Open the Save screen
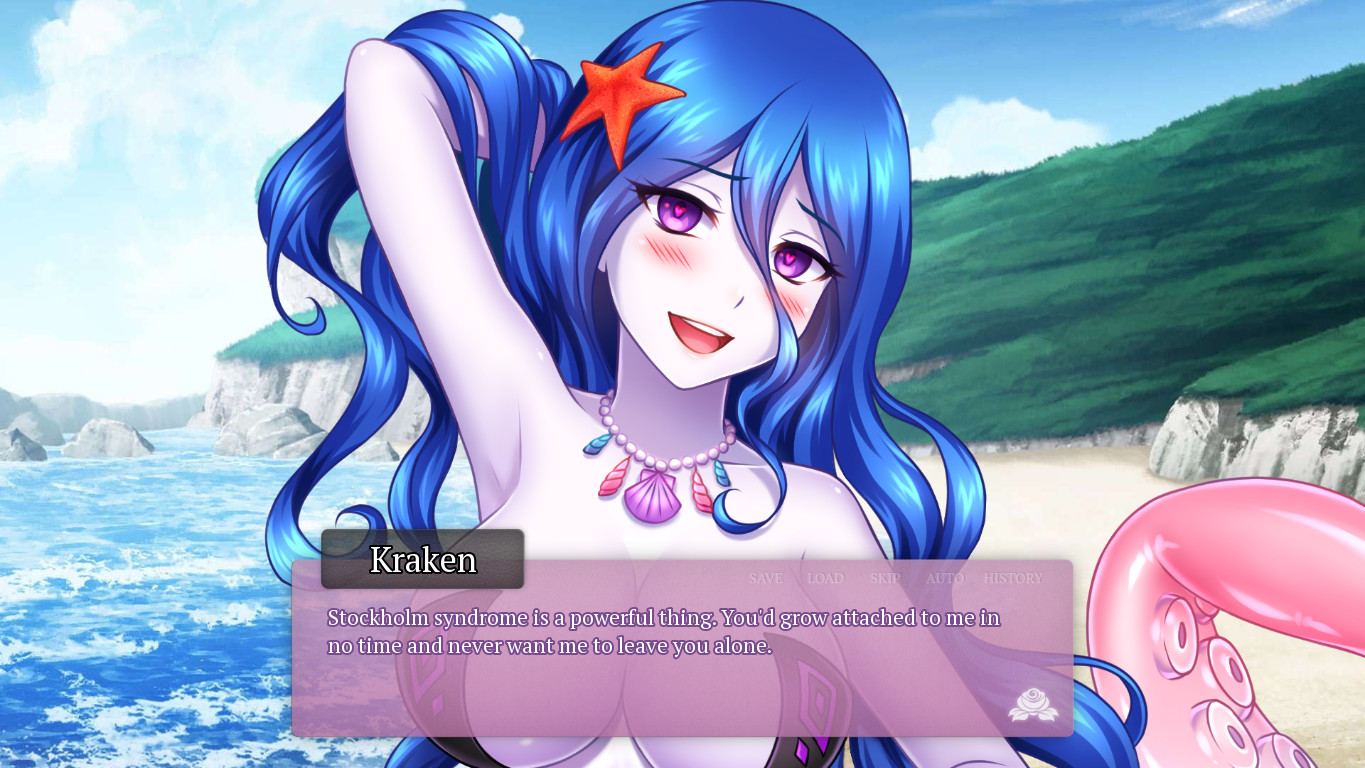The width and height of the screenshot is (1365, 768). tap(765, 578)
